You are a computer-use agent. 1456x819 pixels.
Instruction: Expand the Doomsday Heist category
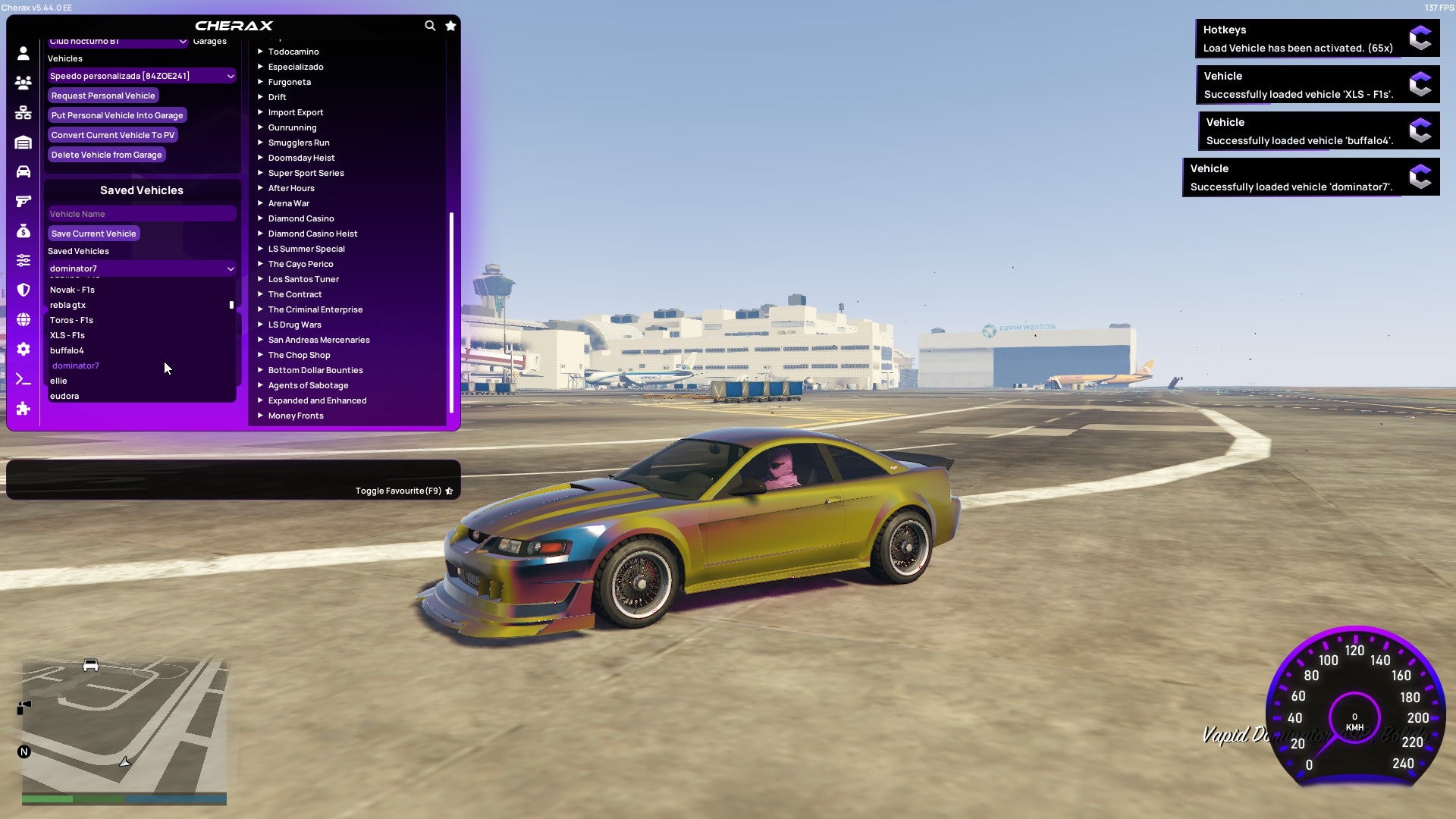(x=301, y=158)
